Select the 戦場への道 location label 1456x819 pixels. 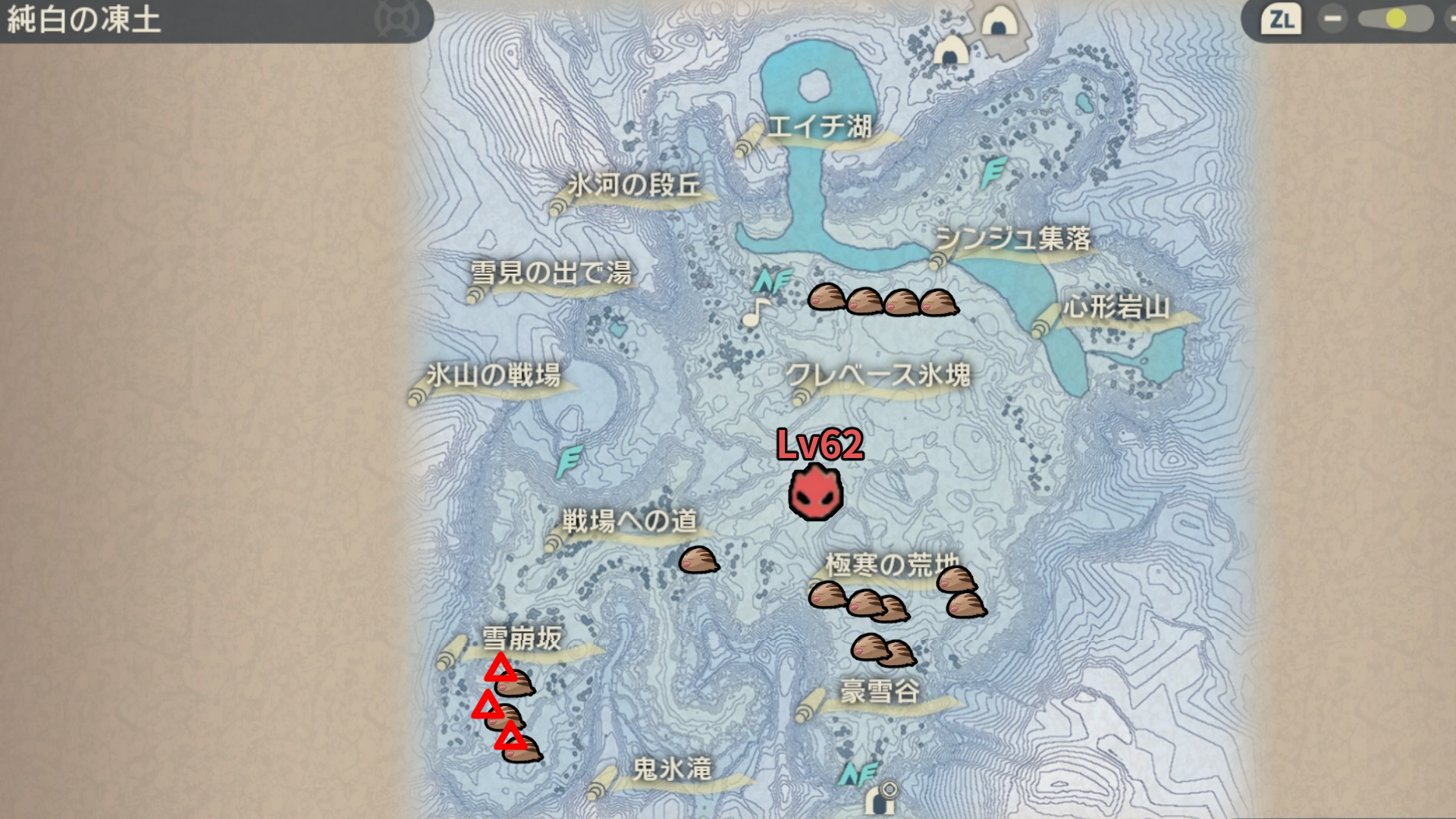click(x=629, y=521)
